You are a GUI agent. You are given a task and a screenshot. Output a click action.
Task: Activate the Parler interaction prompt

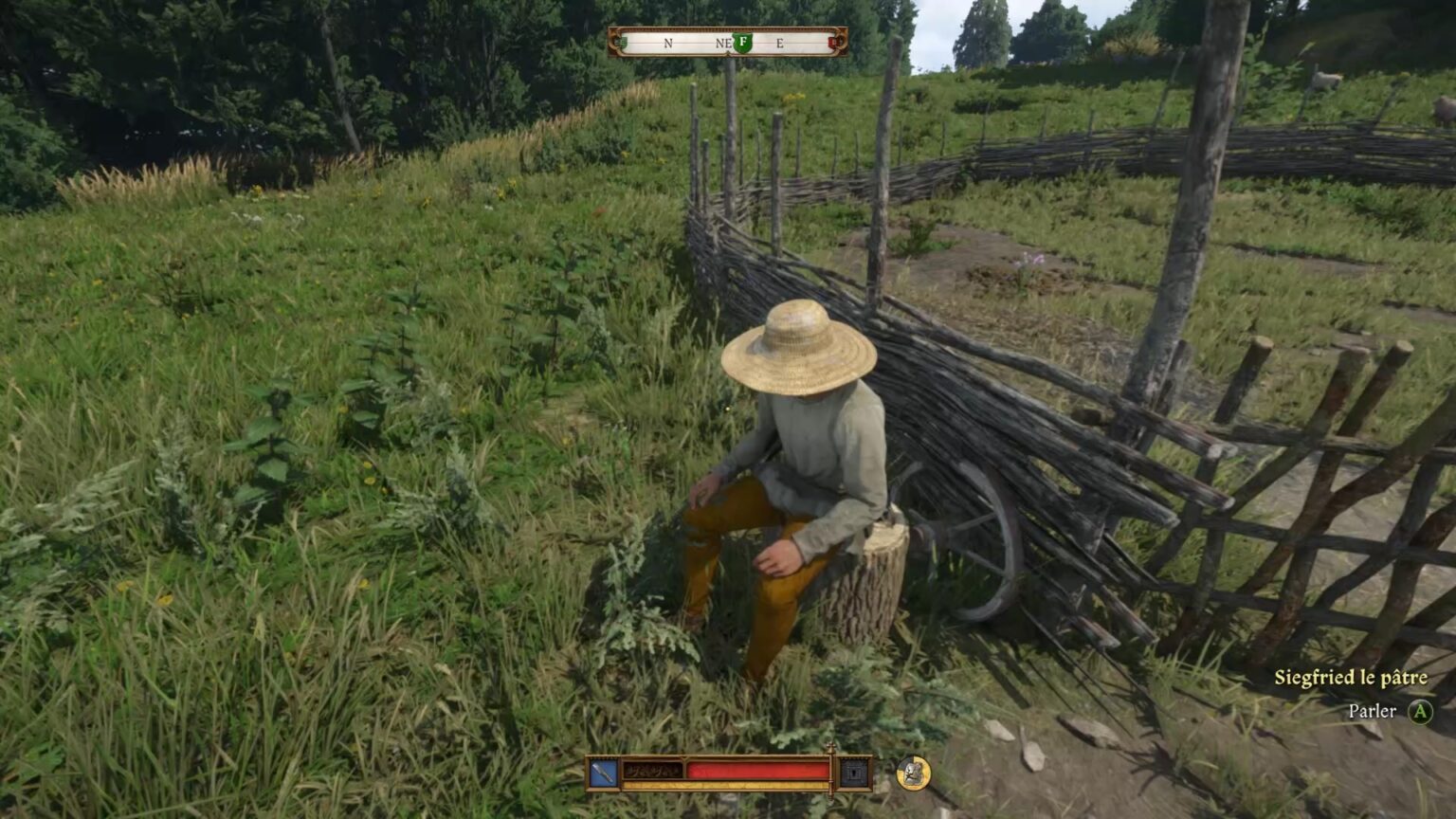(1373, 710)
